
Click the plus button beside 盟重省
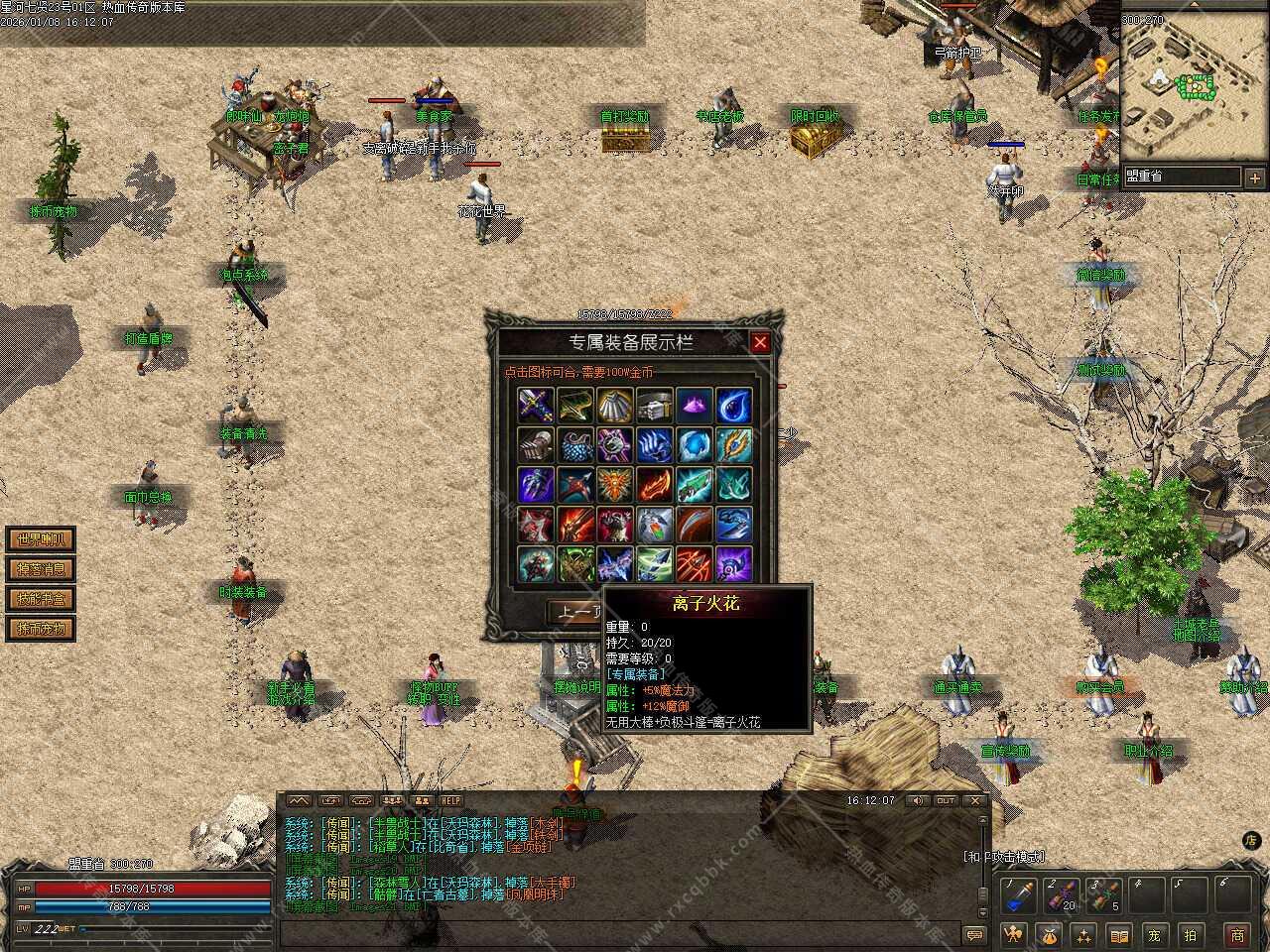1255,178
